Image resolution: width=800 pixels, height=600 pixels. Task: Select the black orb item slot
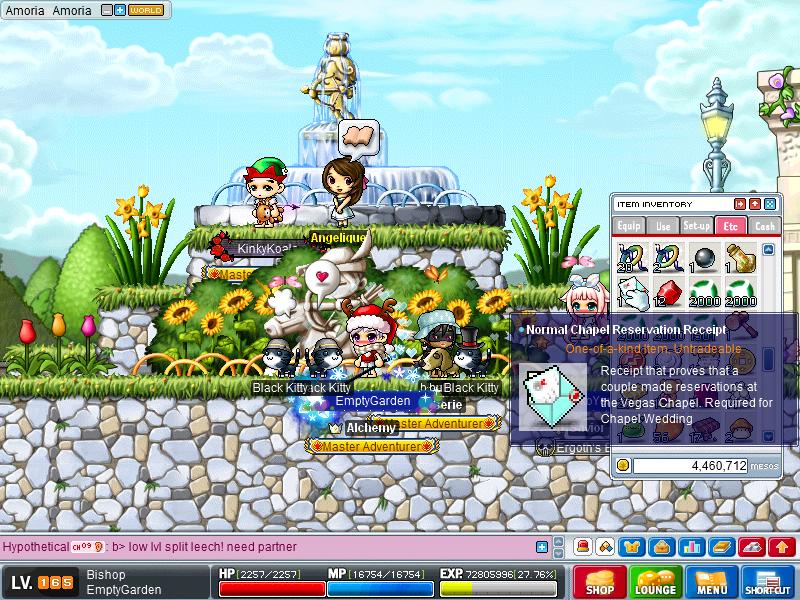(x=704, y=258)
